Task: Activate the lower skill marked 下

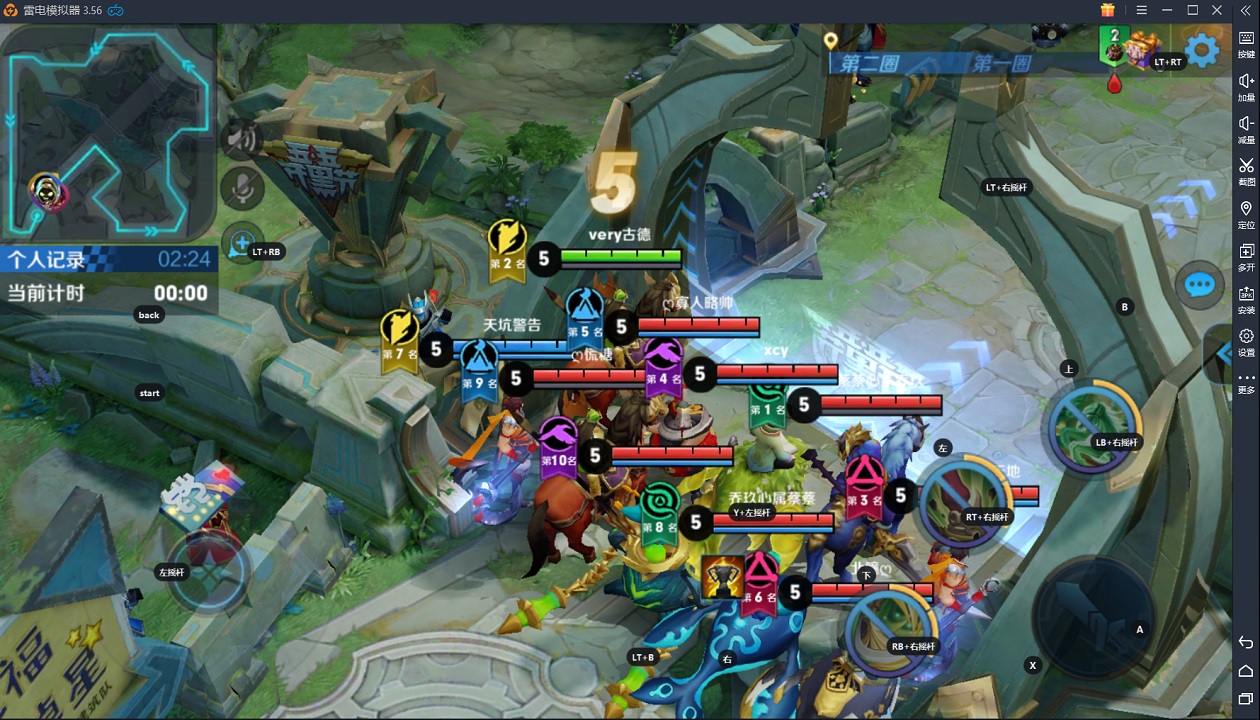Action: (892, 630)
